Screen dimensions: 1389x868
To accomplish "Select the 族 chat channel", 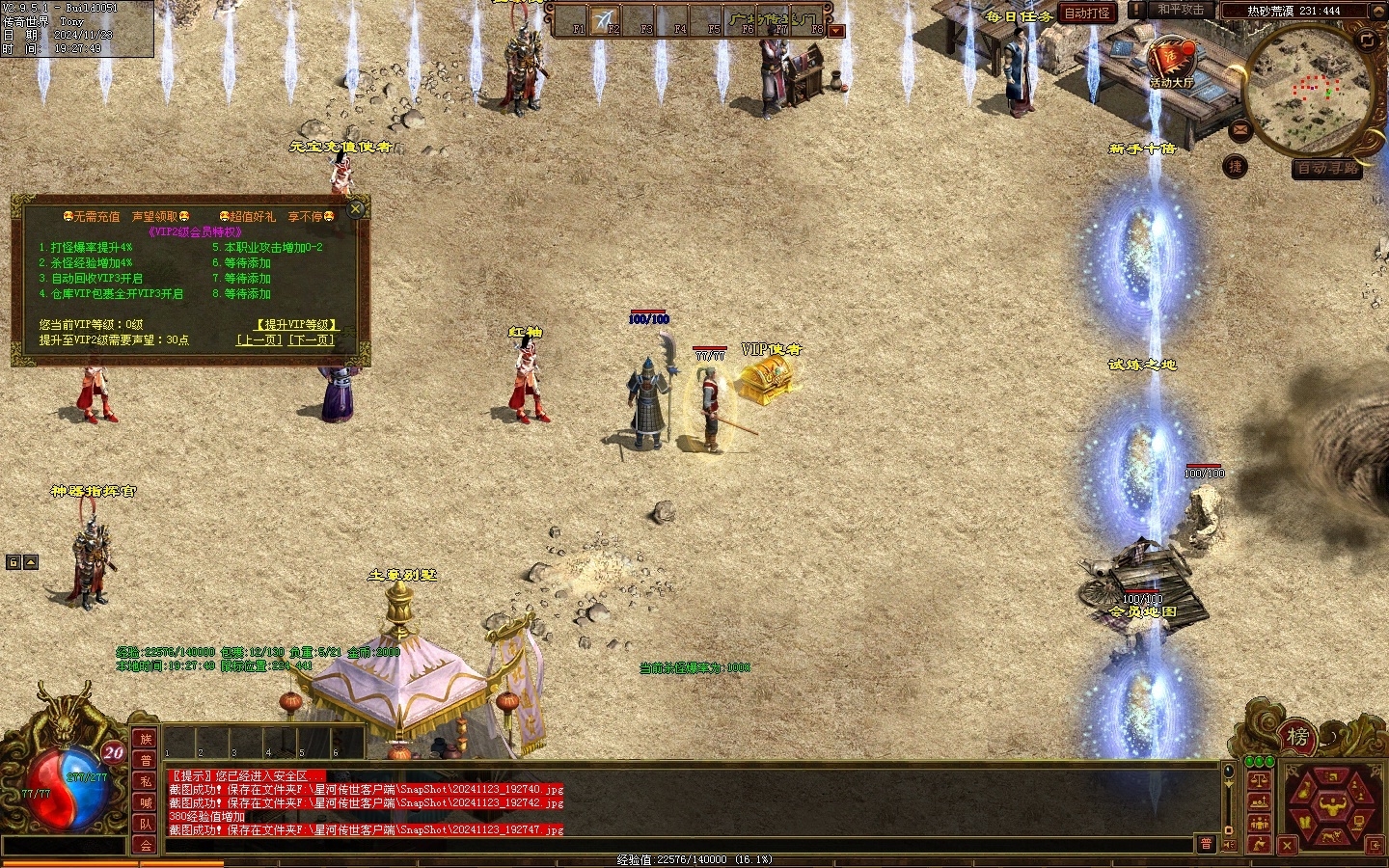I will click(x=146, y=740).
